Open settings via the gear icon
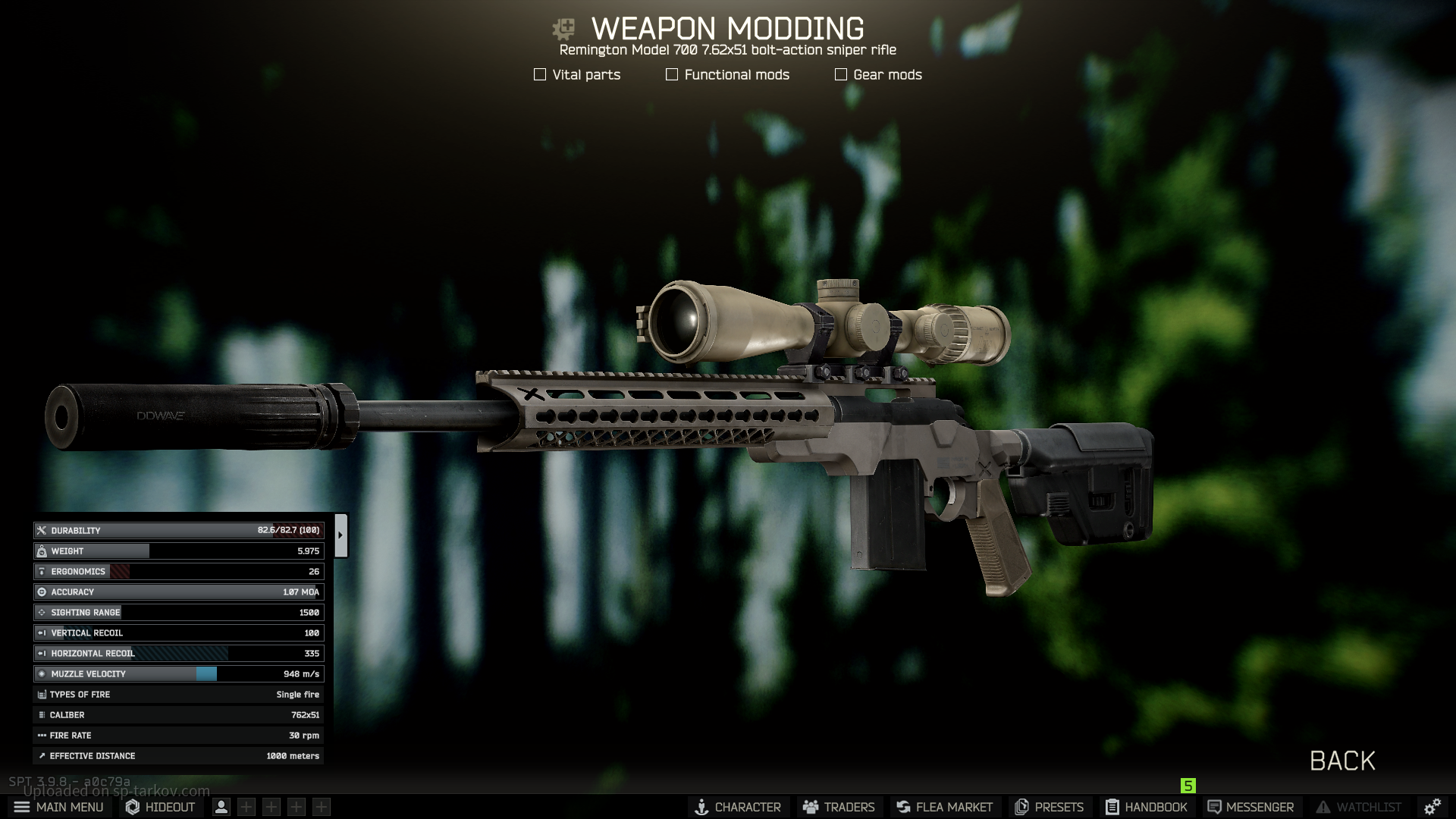The width and height of the screenshot is (1456, 819). click(1432, 807)
